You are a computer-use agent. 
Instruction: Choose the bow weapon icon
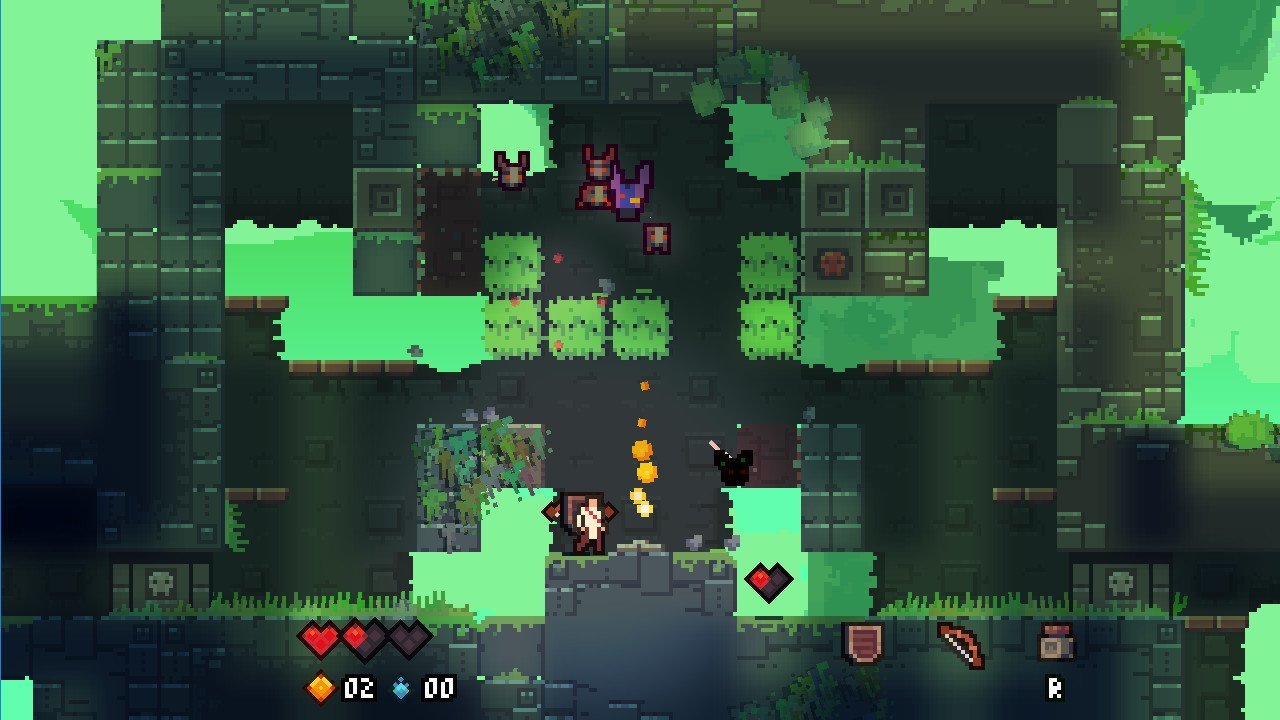coord(960,645)
